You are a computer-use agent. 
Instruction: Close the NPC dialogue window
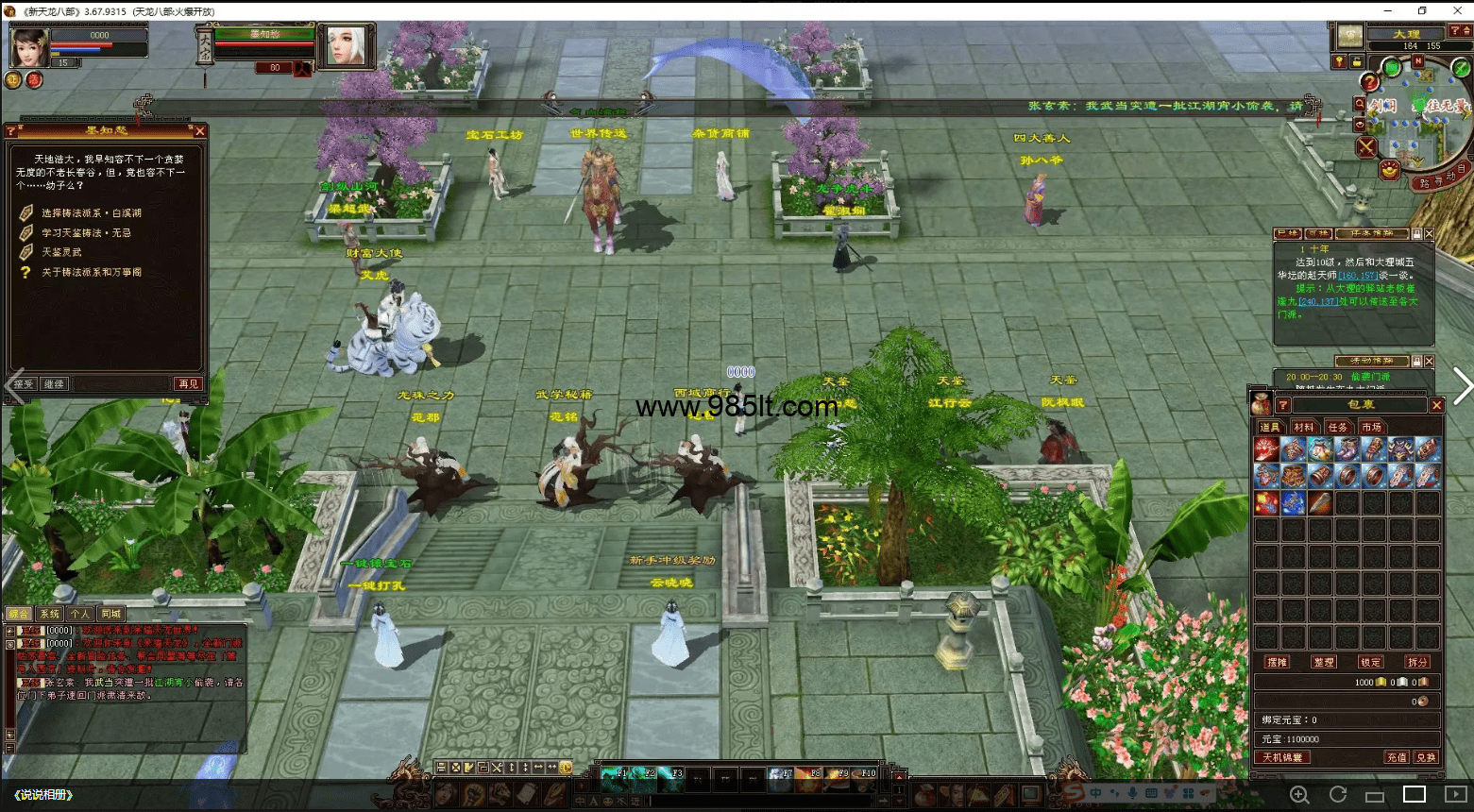[199, 131]
